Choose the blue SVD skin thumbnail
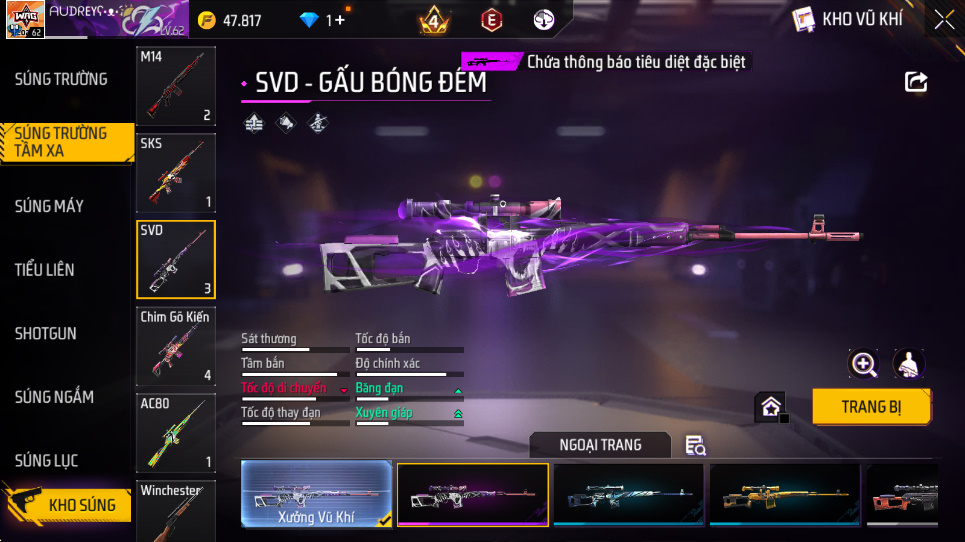The height and width of the screenshot is (542, 965). click(x=628, y=494)
